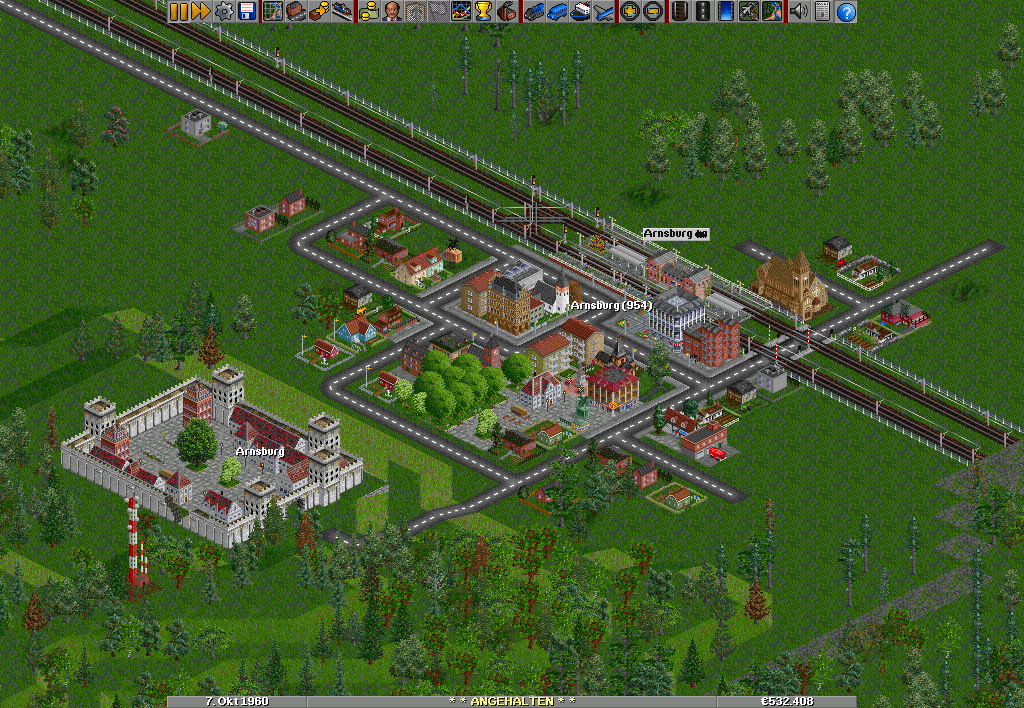Open company info via manager face icon

point(390,12)
